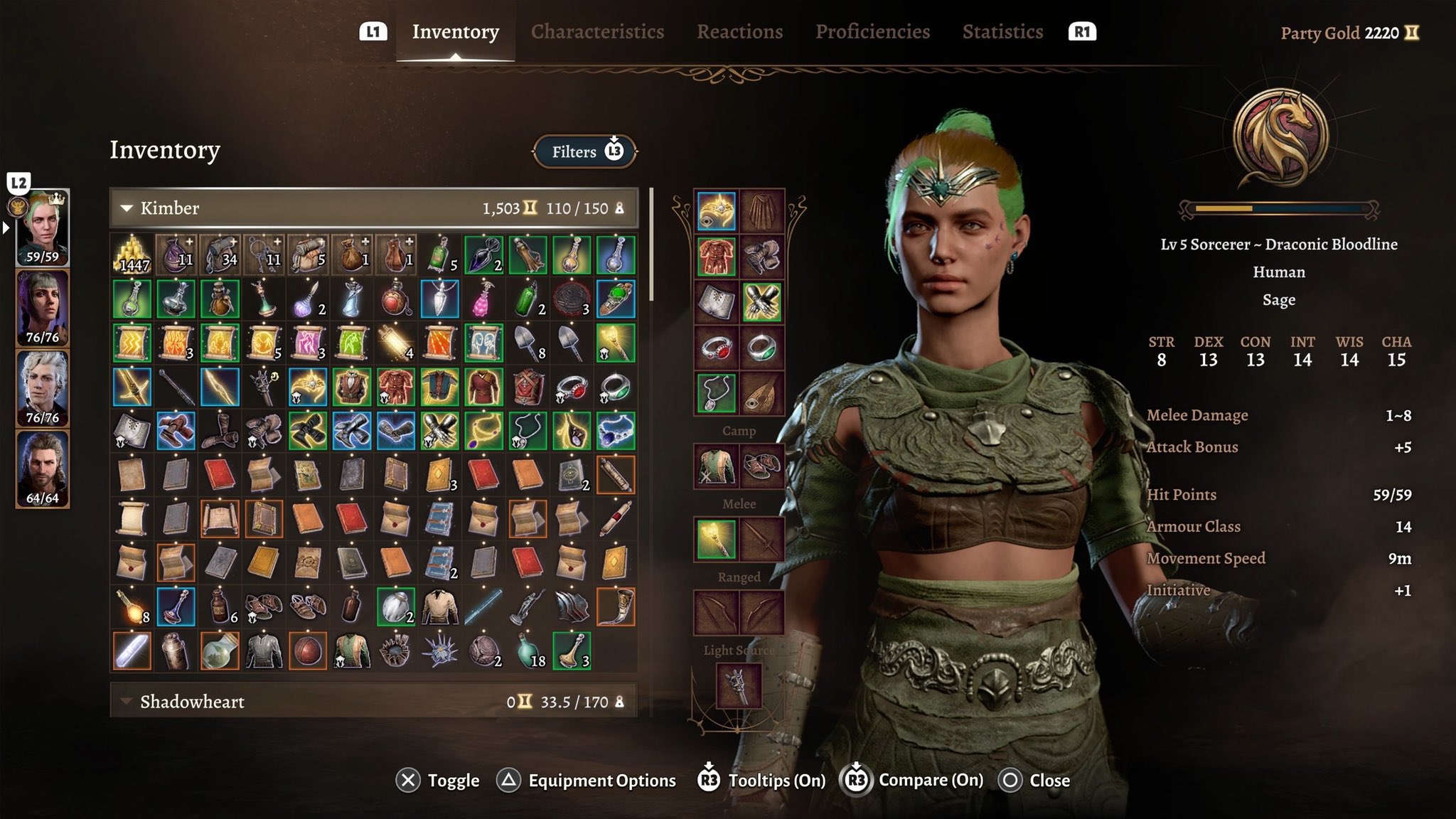Select the camp clothing shirt slot
The width and height of the screenshot is (1456, 819).
[x=717, y=466]
